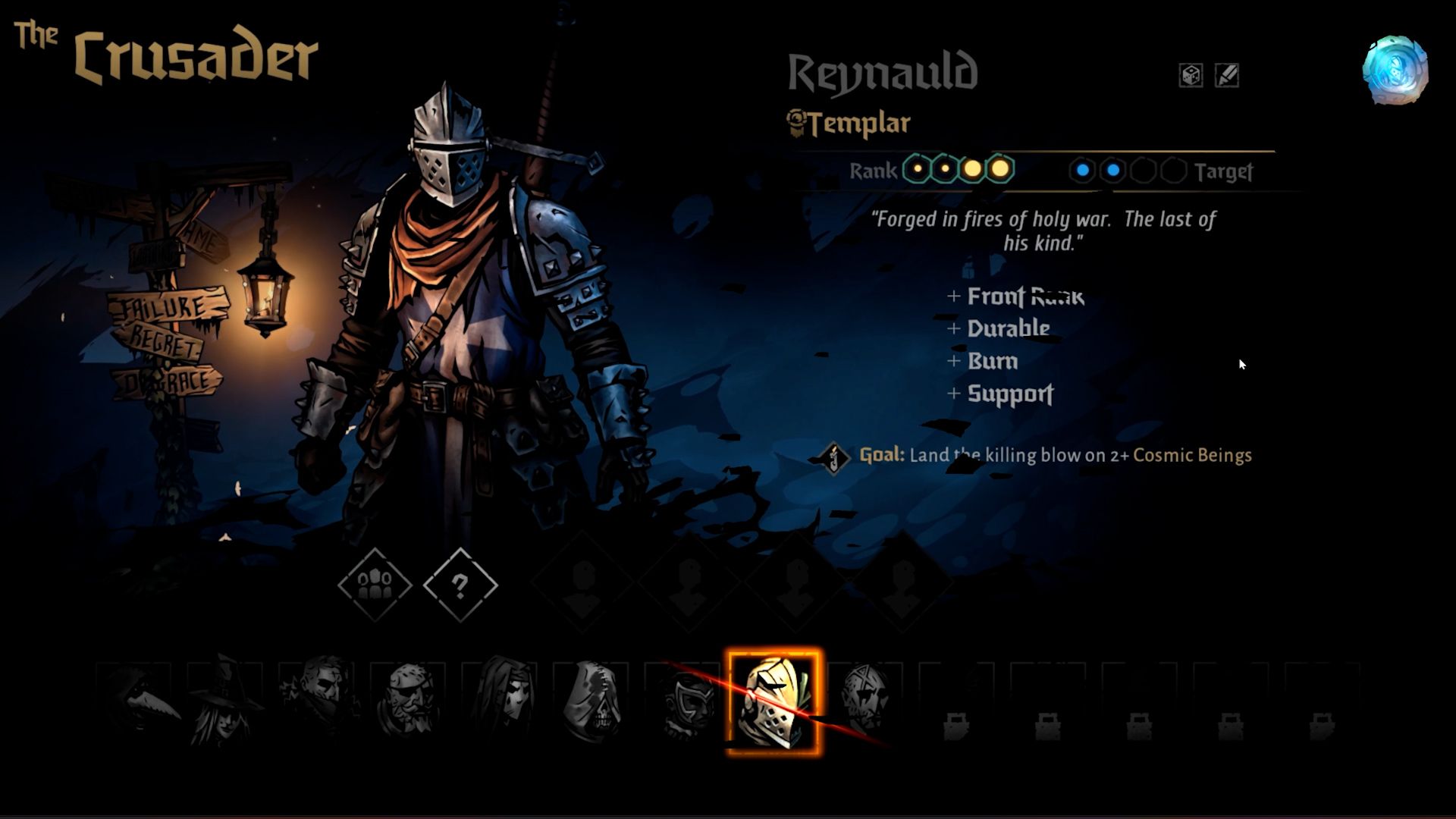Open the party group diamond button
The height and width of the screenshot is (819, 1456).
point(375,584)
